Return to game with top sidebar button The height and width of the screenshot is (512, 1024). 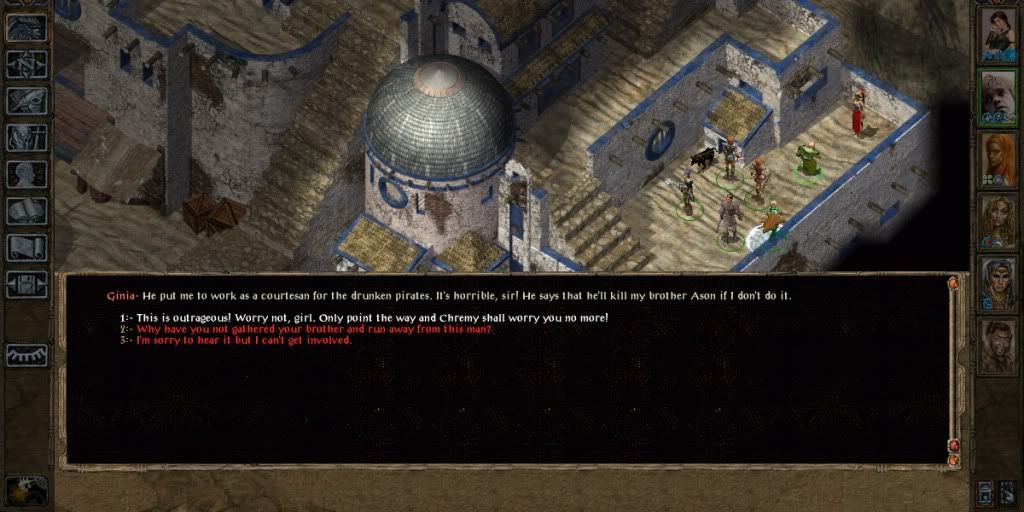pyautogui.click(x=27, y=27)
